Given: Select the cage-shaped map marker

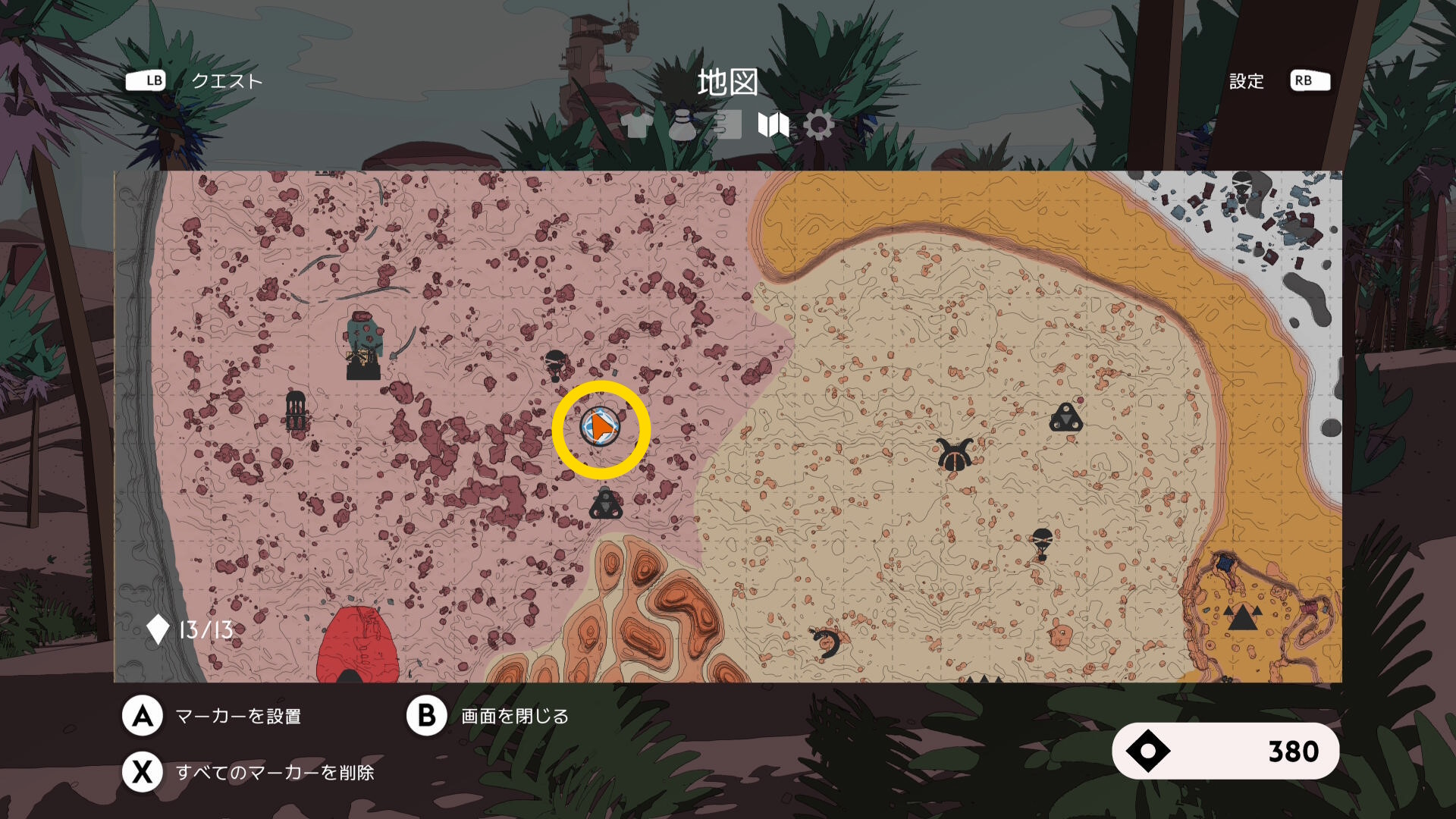Looking at the screenshot, I should 296,411.
